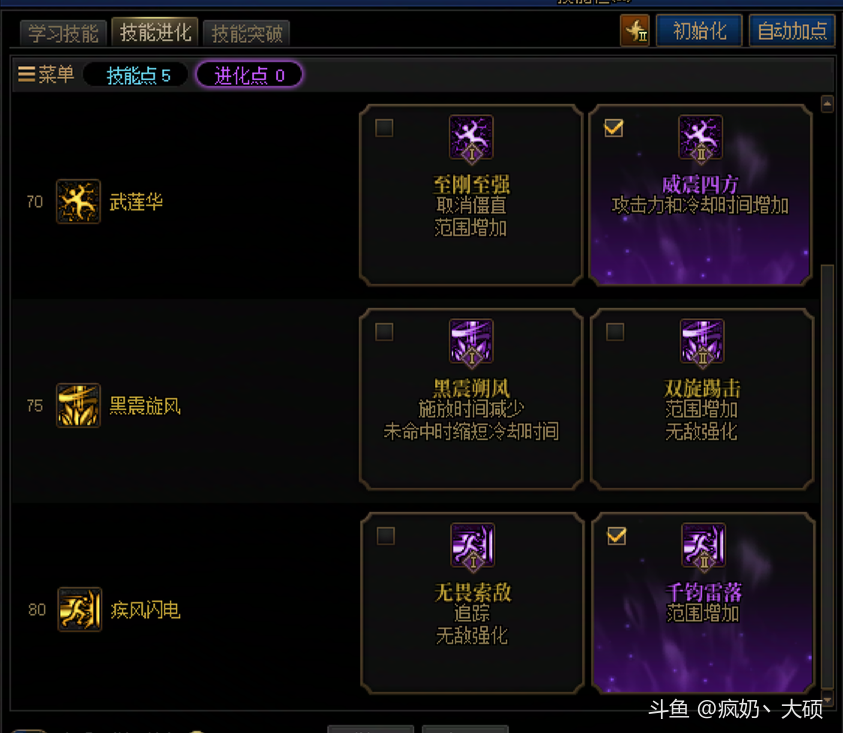
Task: Click the scrollbar's down arrow
Action: (827, 700)
